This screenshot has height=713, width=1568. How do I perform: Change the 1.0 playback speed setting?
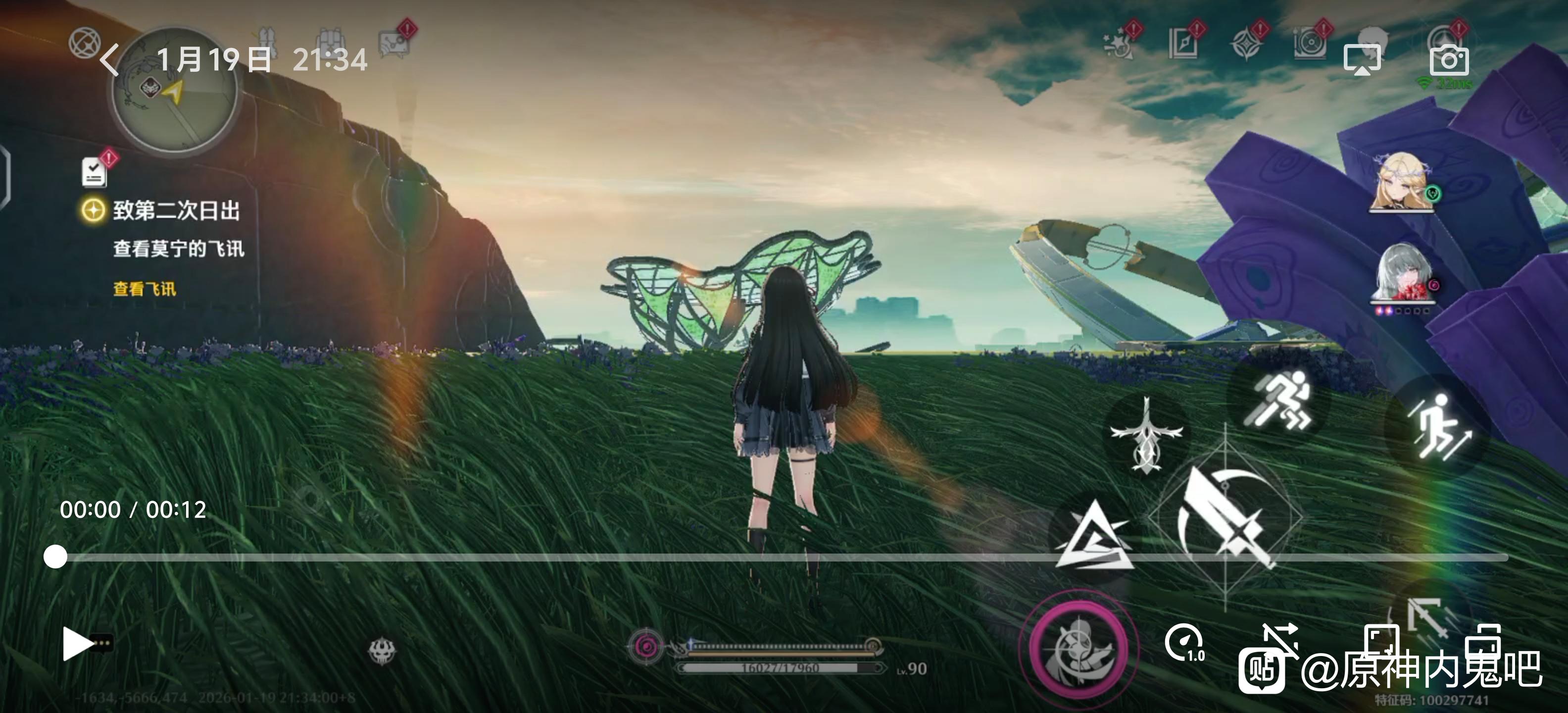1184,643
